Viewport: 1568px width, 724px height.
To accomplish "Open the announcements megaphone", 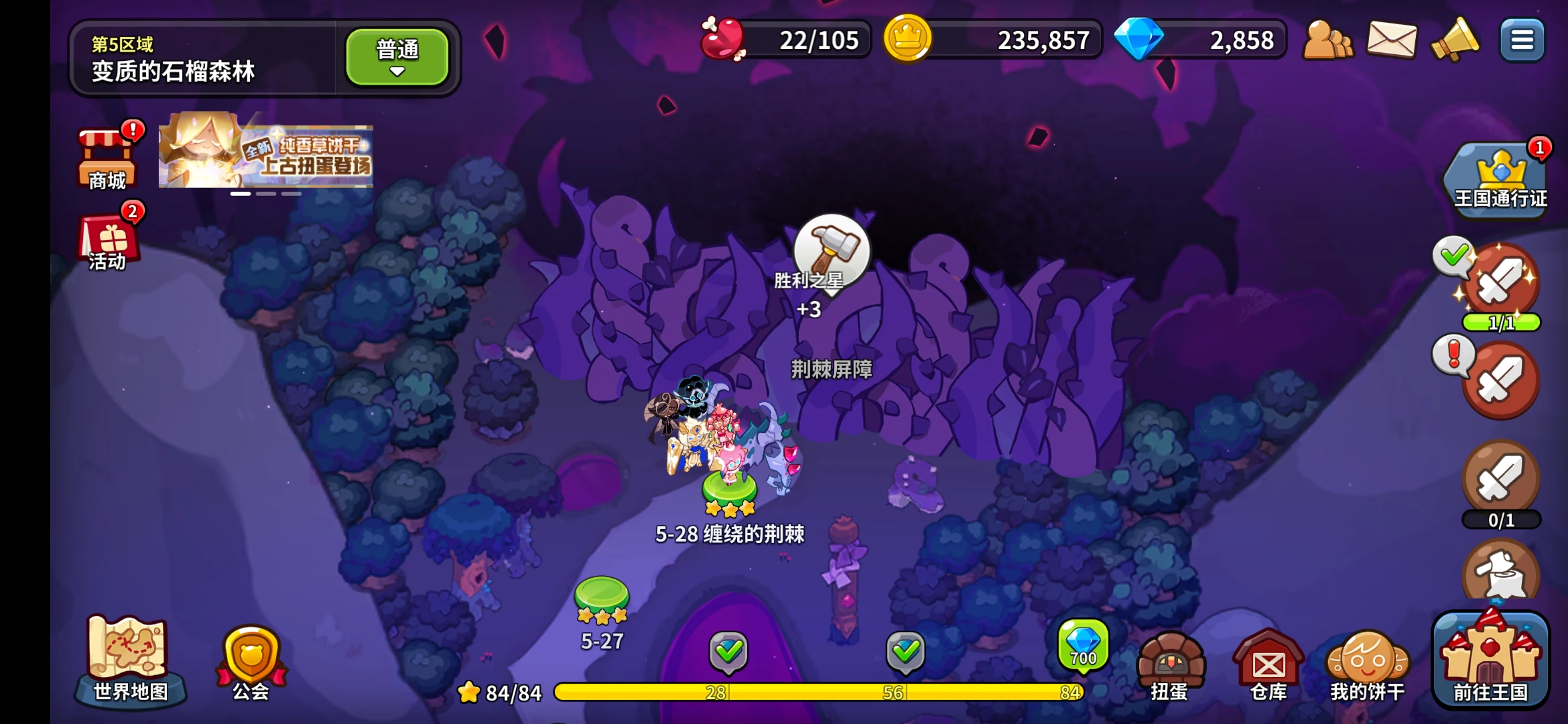I will pos(1456,40).
